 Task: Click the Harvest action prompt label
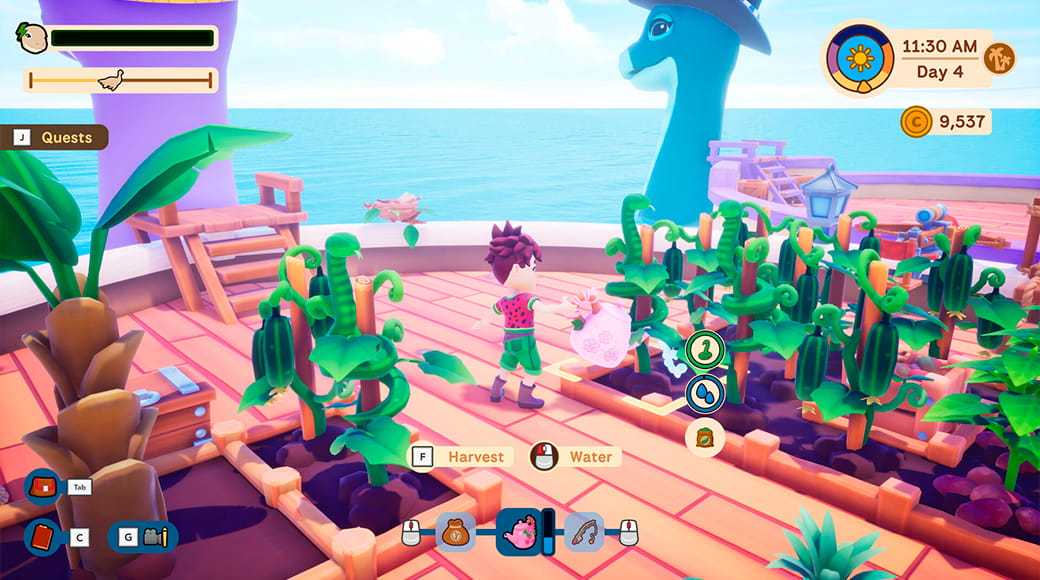pyautogui.click(x=474, y=457)
